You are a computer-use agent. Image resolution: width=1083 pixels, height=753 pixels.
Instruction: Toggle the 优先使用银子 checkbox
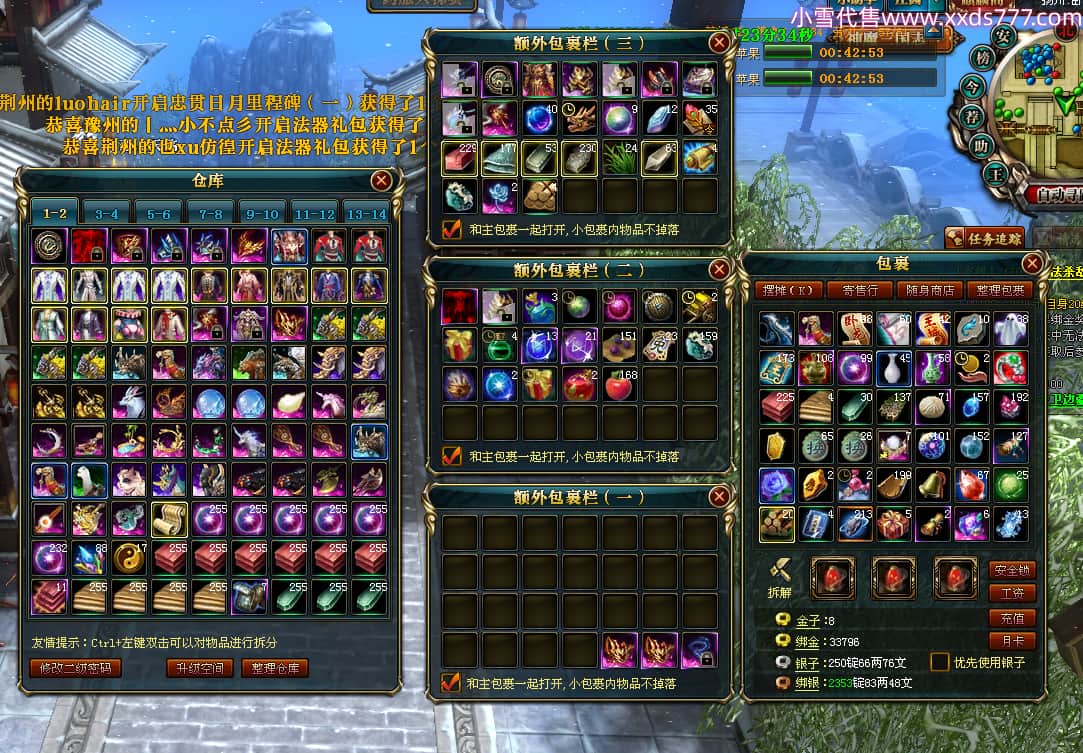click(939, 662)
